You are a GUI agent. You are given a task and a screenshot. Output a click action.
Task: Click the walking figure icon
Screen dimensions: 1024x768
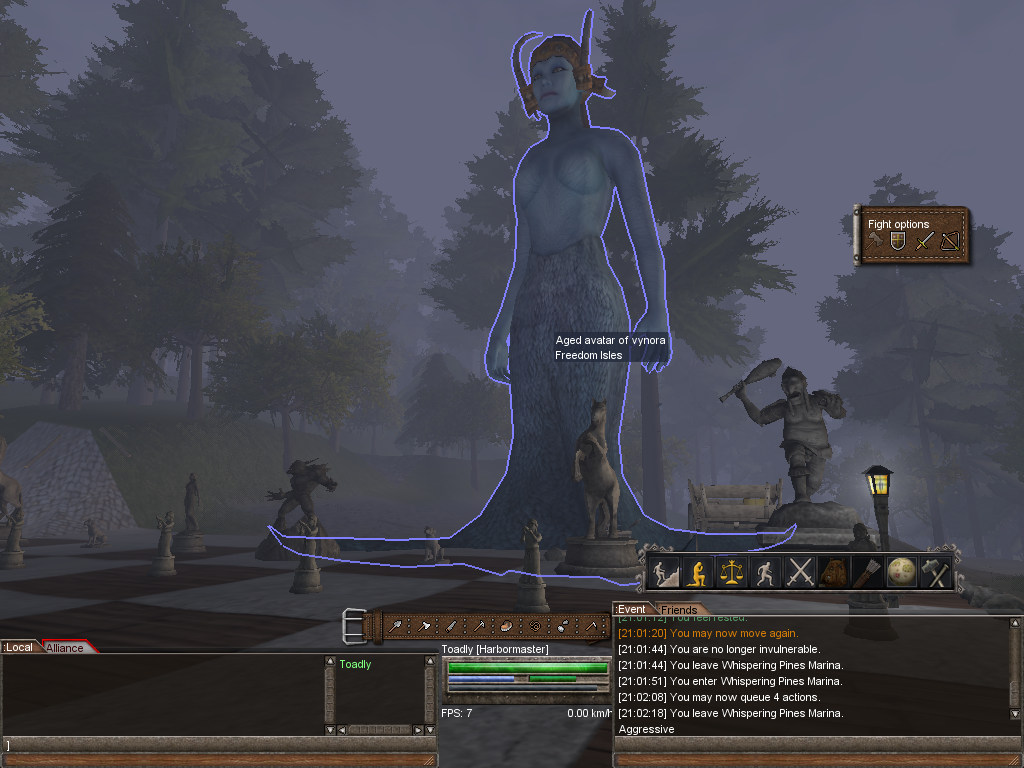pos(766,573)
